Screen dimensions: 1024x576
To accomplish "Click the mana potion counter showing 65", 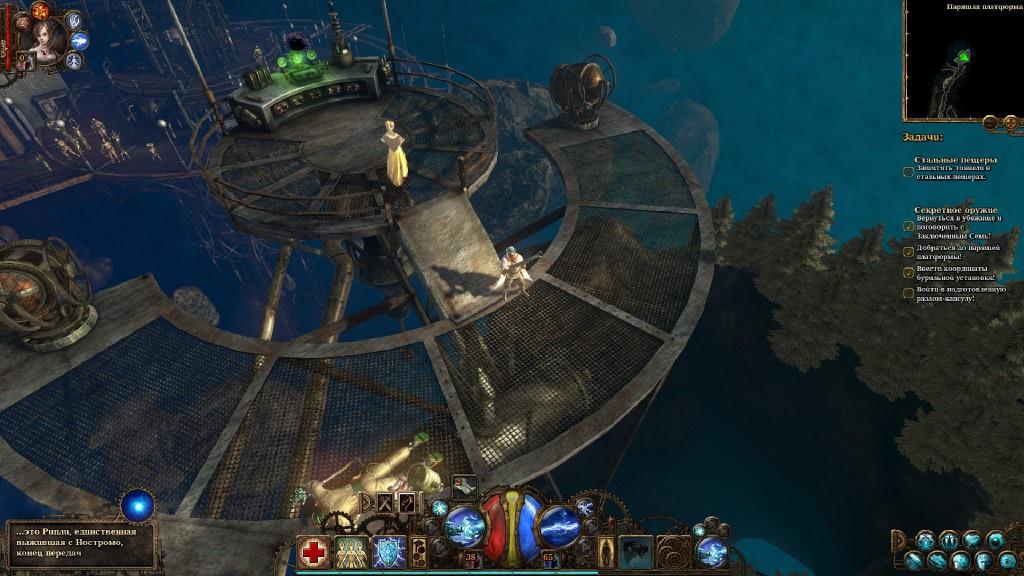I will 548,557.
